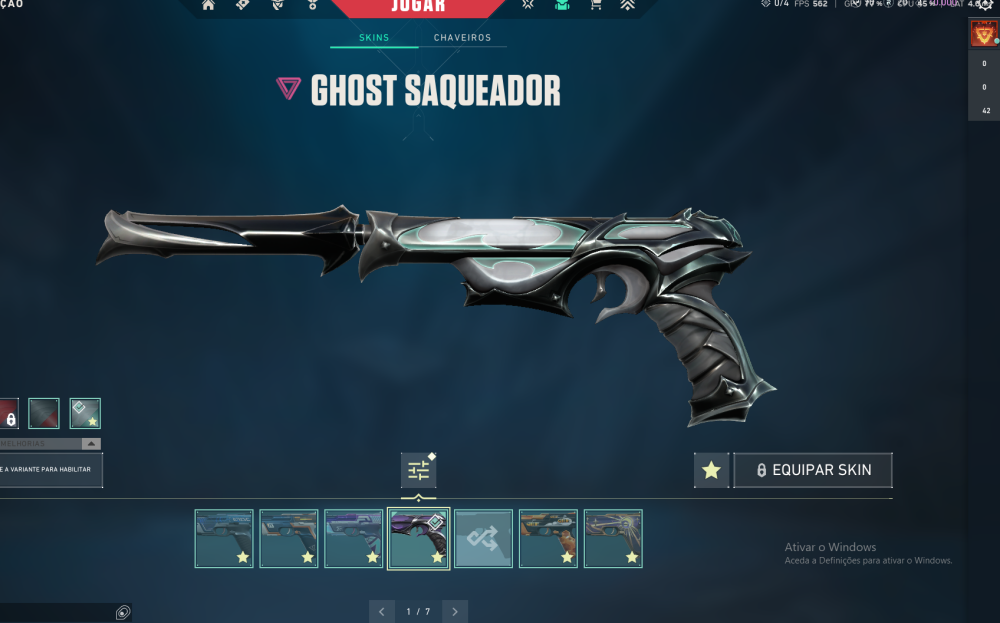Open the store cart icon
The image size is (1000, 623).
coord(596,5)
